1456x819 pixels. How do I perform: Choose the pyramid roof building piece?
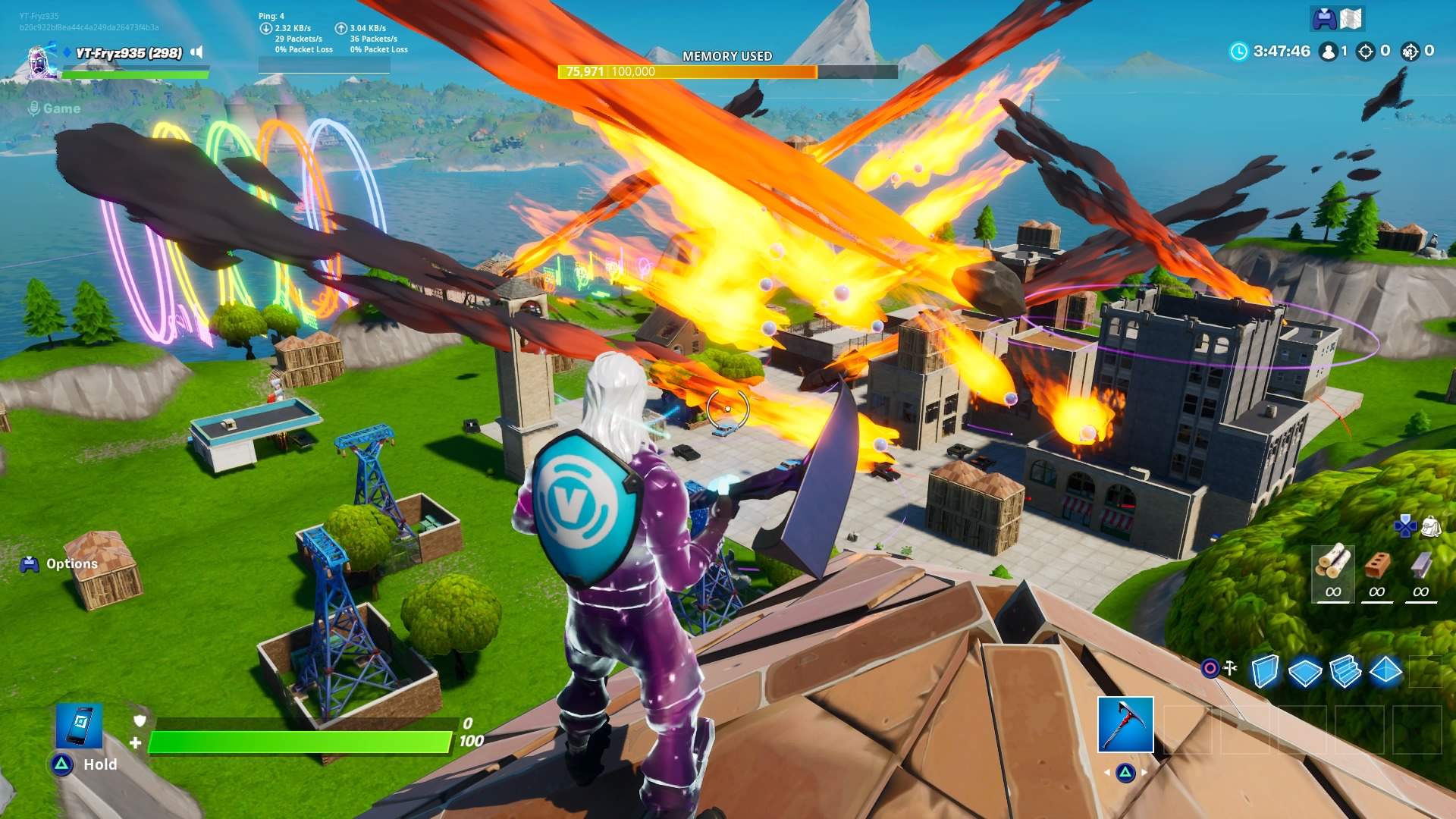(x=1386, y=670)
